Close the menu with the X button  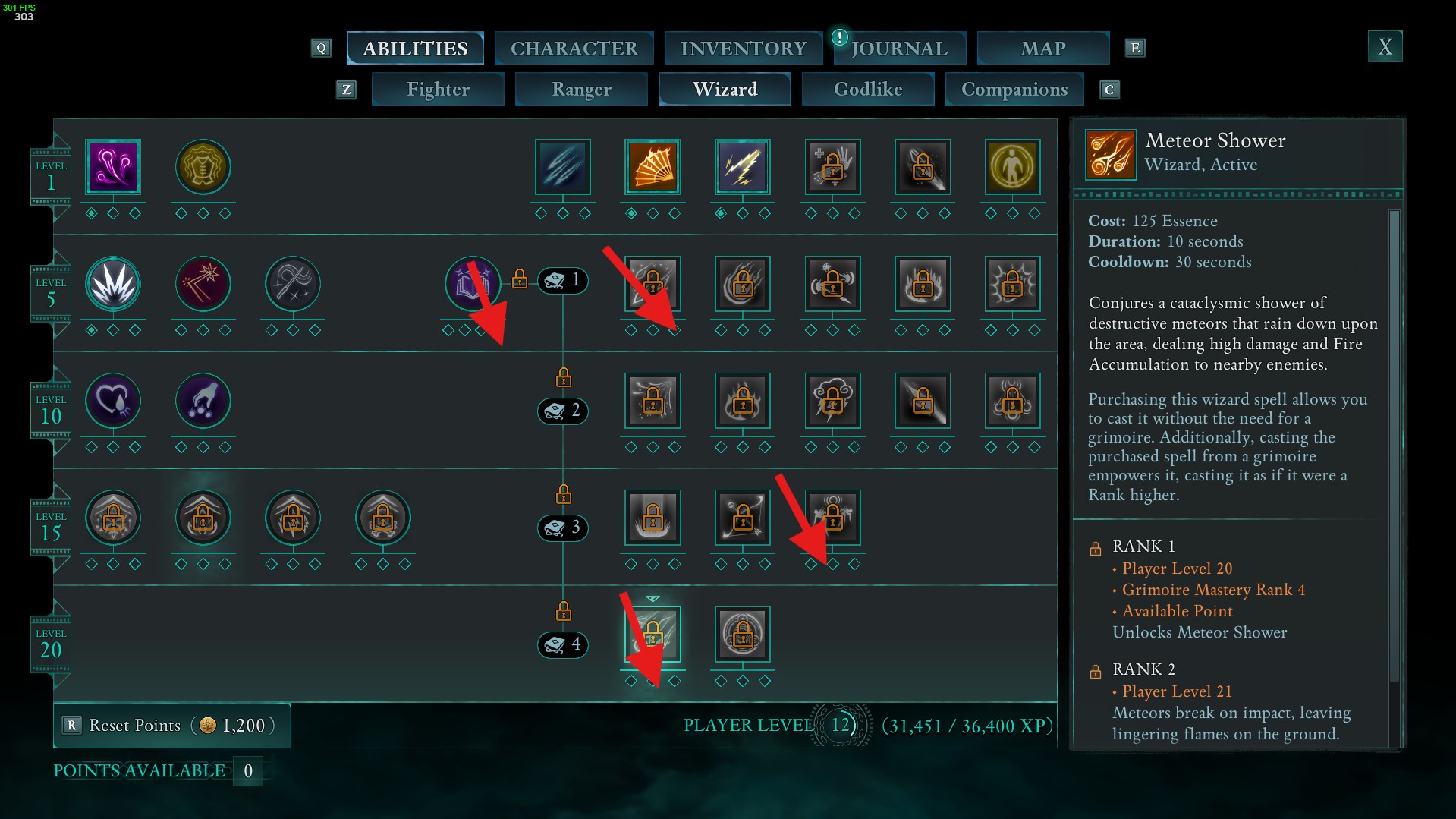[1385, 47]
